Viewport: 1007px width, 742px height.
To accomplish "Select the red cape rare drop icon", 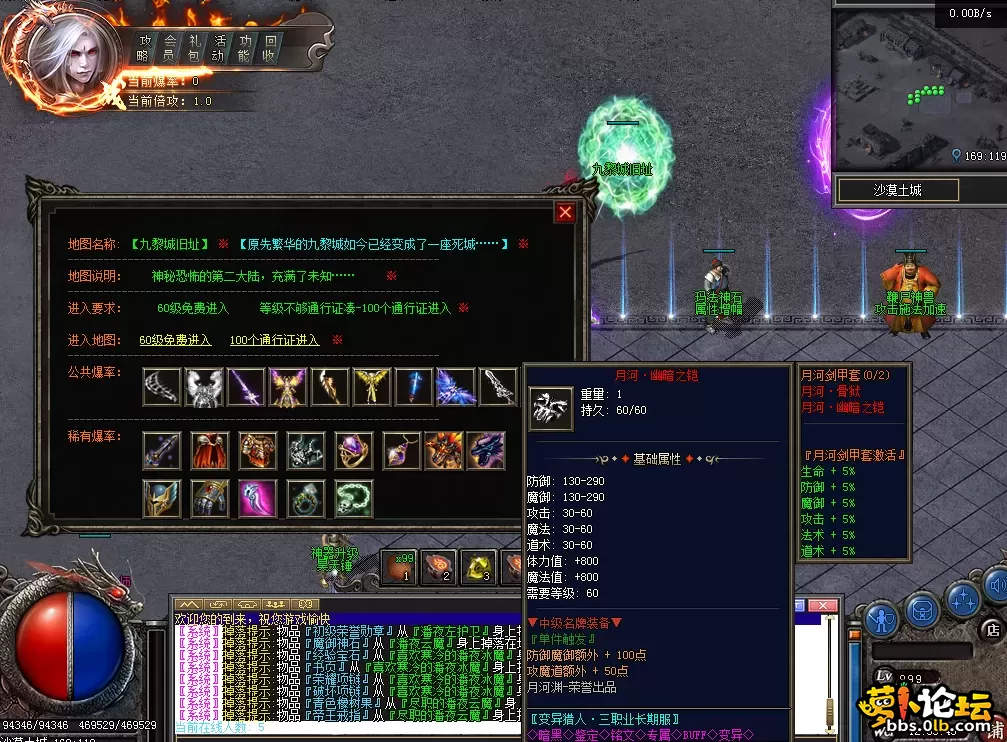I will click(205, 451).
